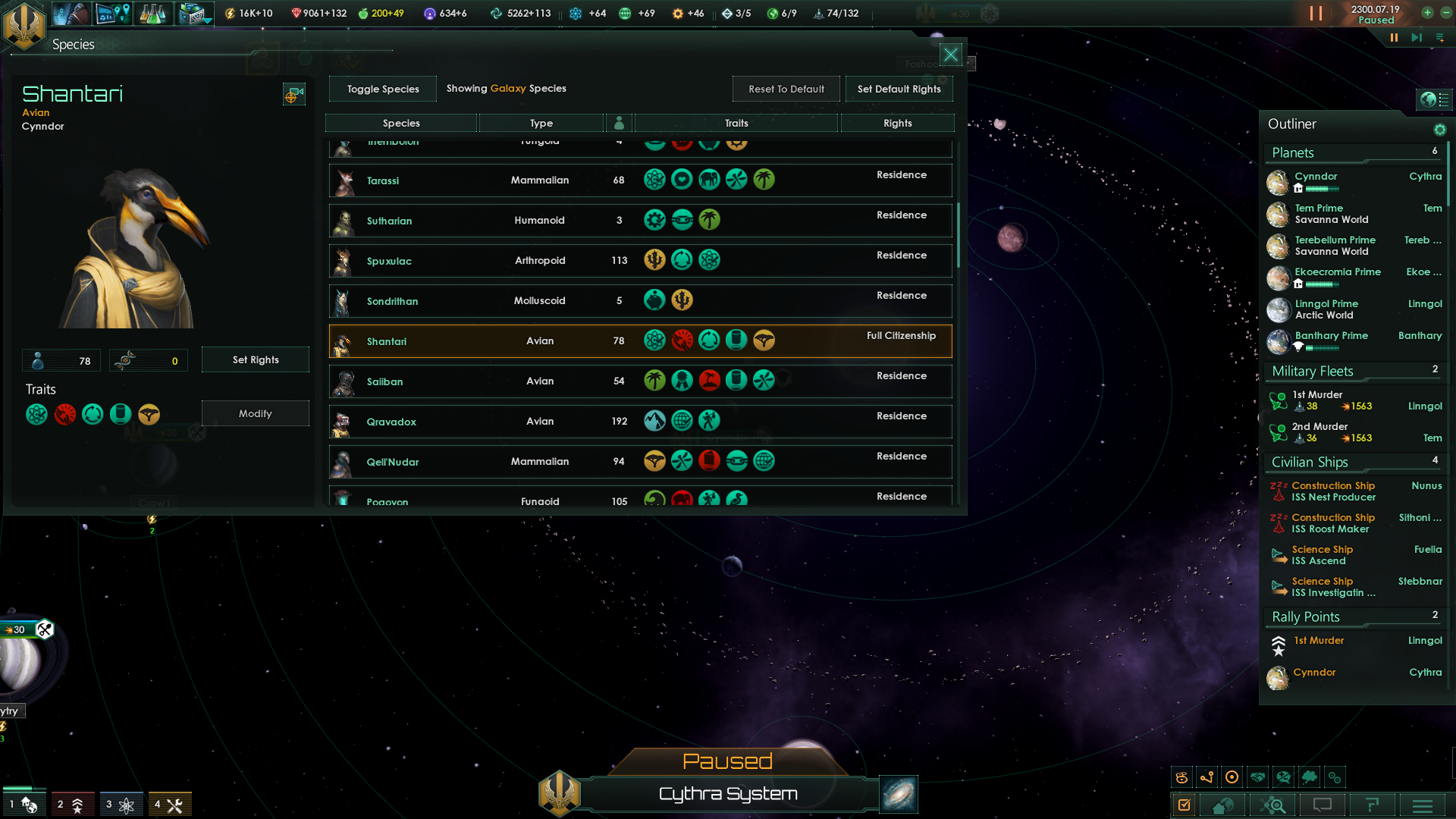Viewport: 1456px width, 819px height.
Task: Select the 1st Murder military fleet
Action: point(1317,395)
